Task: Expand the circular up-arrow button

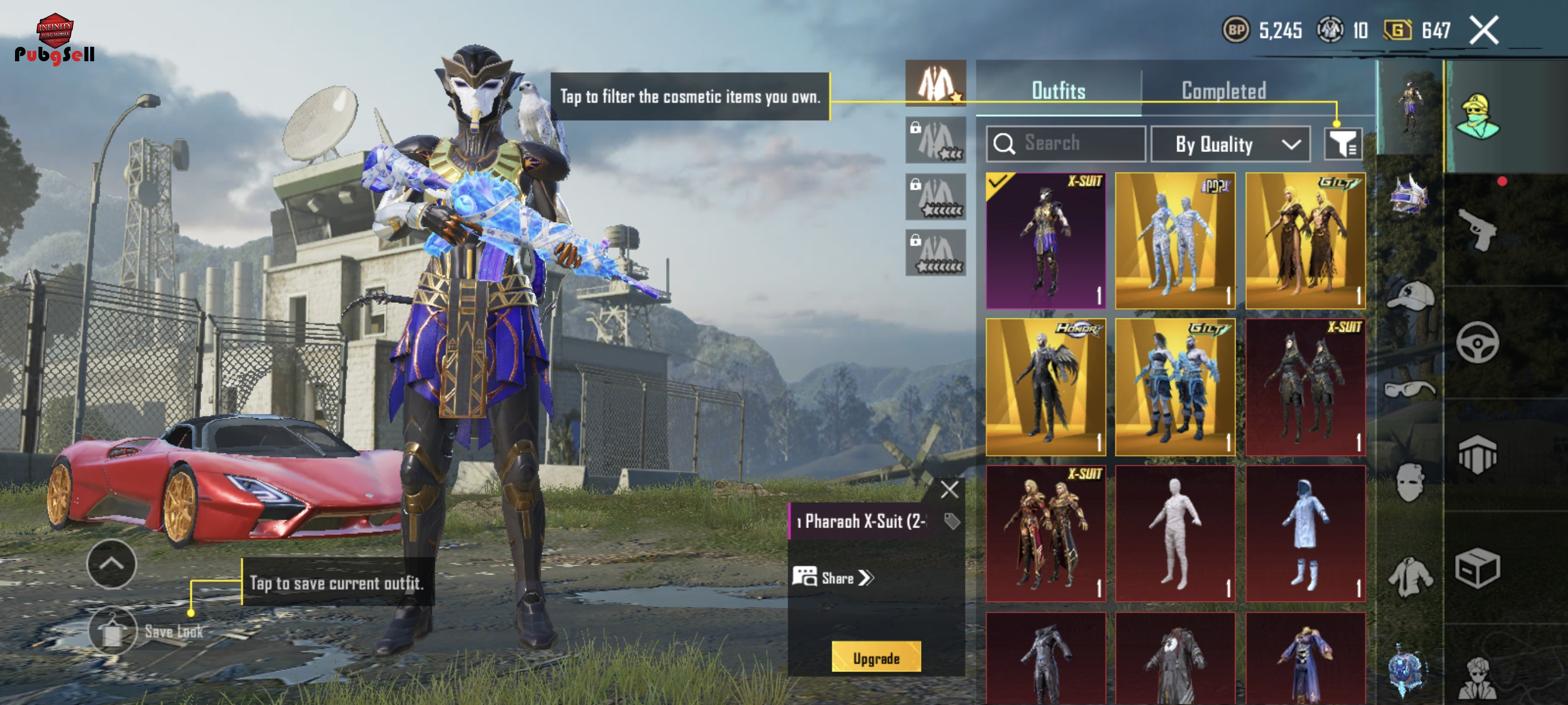Action: pos(112,564)
